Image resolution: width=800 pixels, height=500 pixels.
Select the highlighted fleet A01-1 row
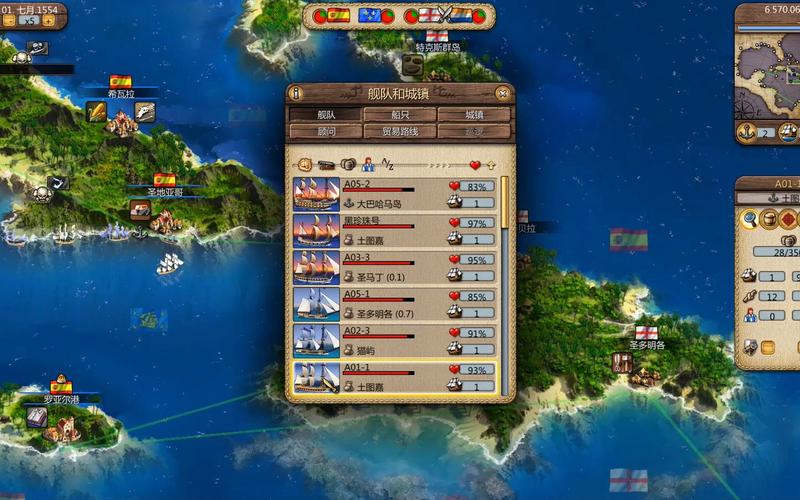click(395, 377)
